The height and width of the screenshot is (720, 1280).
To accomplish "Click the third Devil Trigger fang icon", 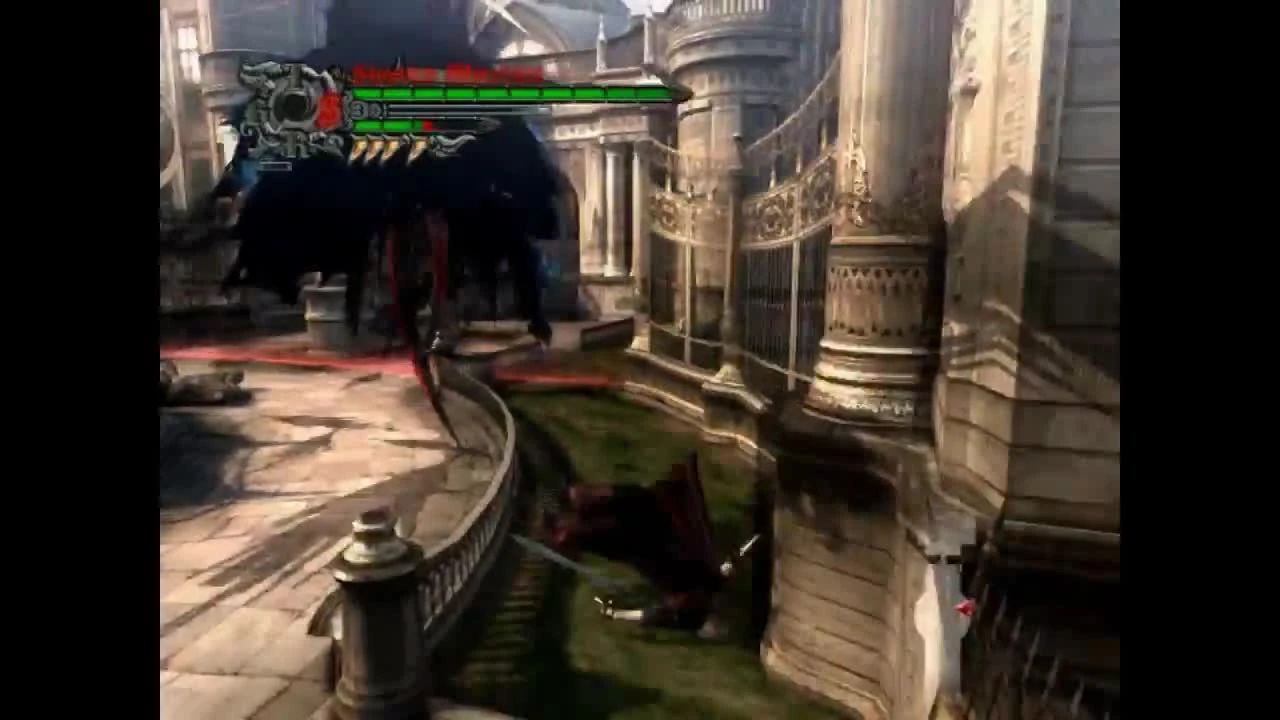I will click(x=392, y=148).
